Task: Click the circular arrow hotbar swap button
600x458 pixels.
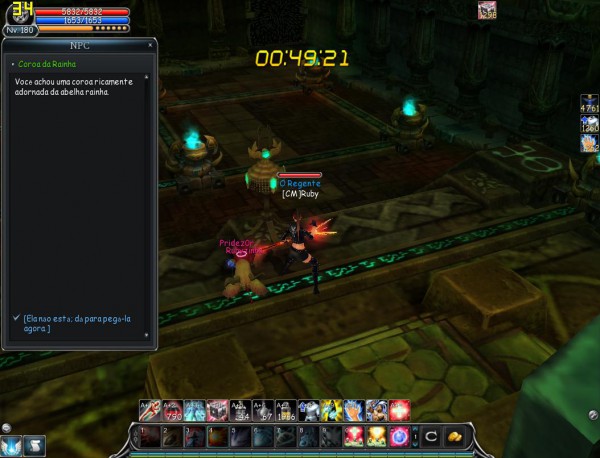Action: click(432, 436)
